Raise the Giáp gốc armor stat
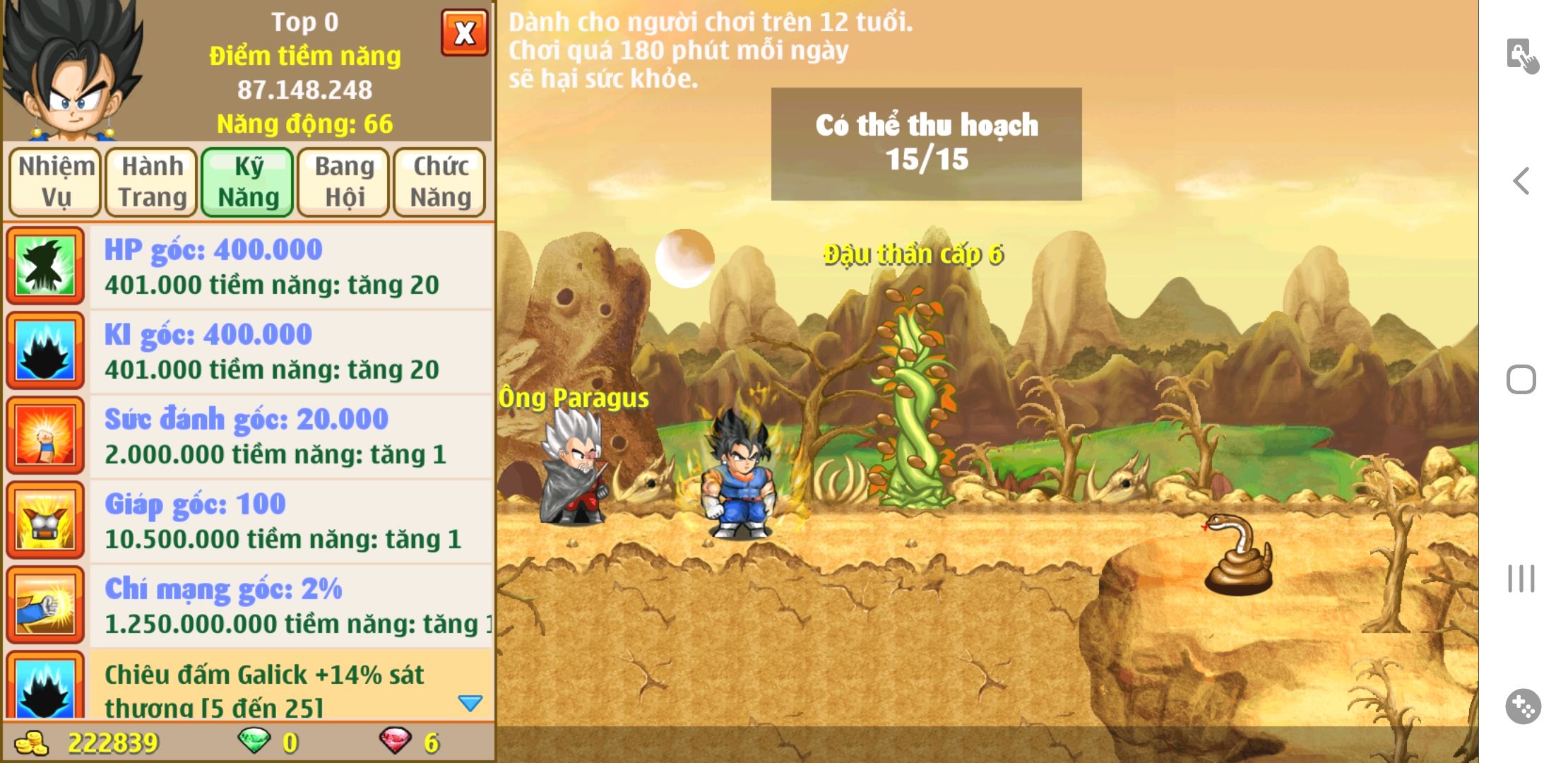Image resolution: width=1568 pixels, height=763 pixels. [x=290, y=521]
